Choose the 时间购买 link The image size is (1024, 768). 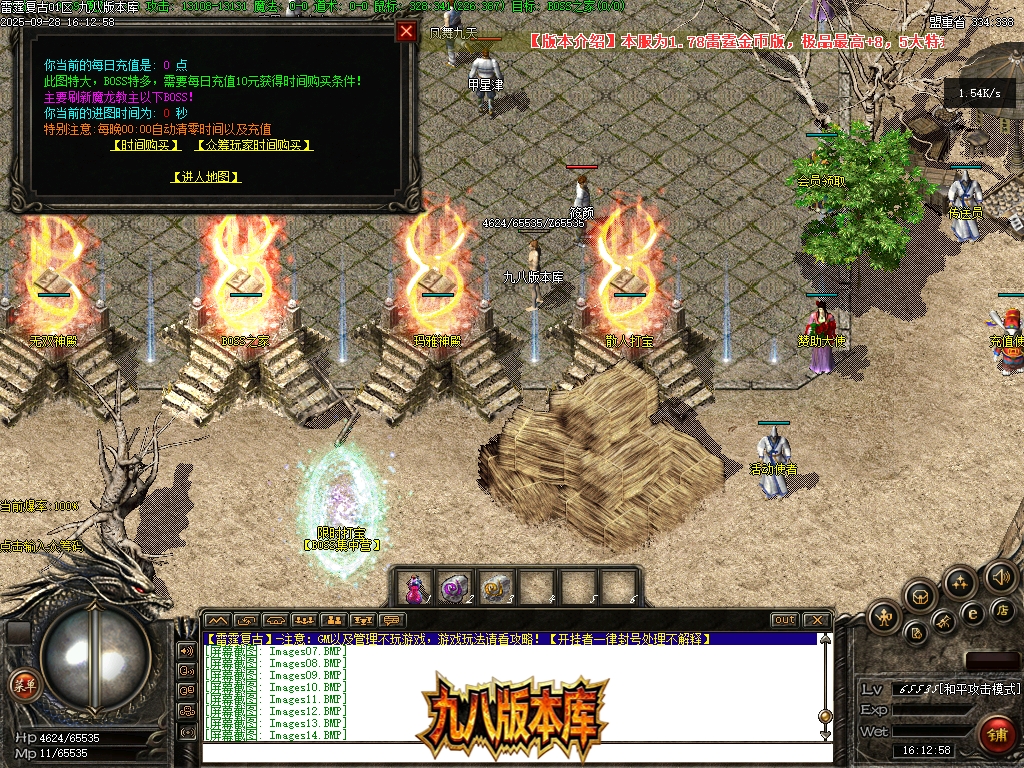click(x=146, y=145)
